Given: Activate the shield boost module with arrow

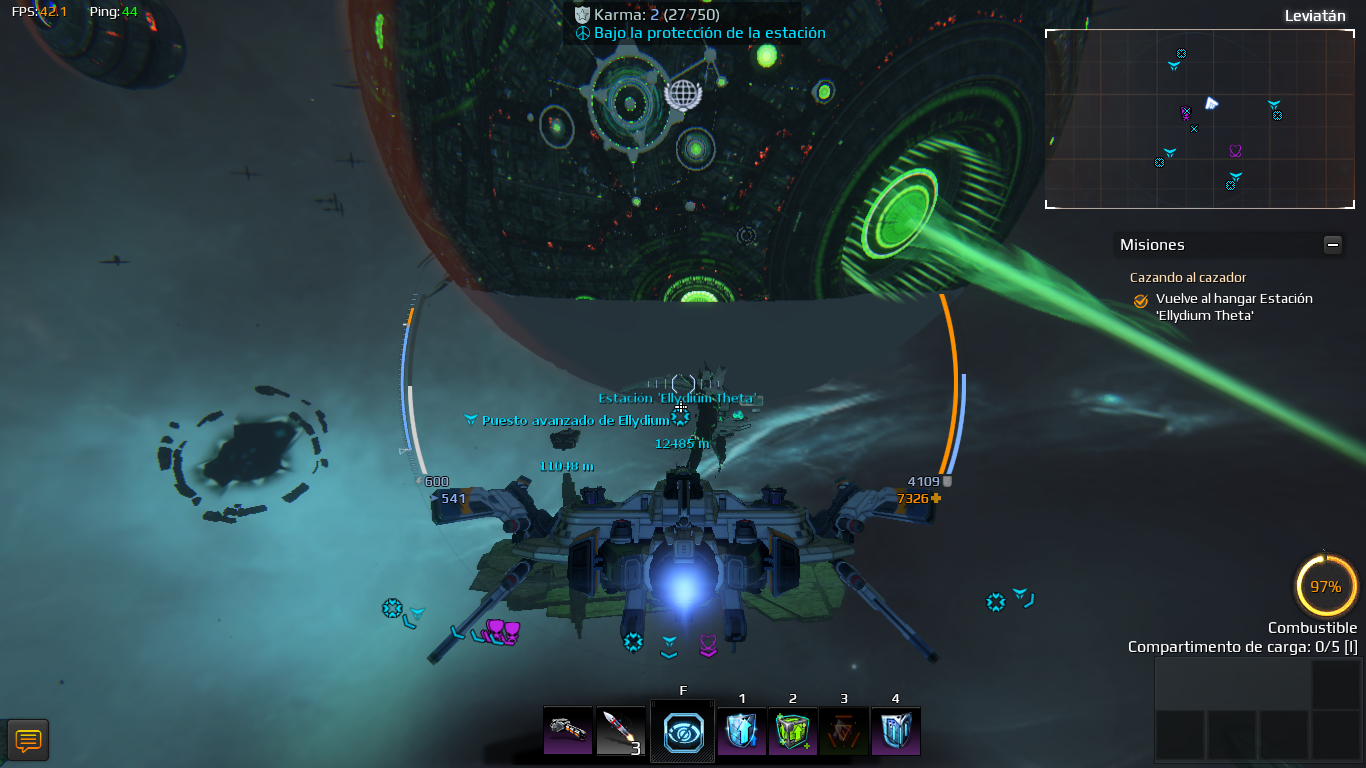Looking at the screenshot, I should (x=742, y=731).
